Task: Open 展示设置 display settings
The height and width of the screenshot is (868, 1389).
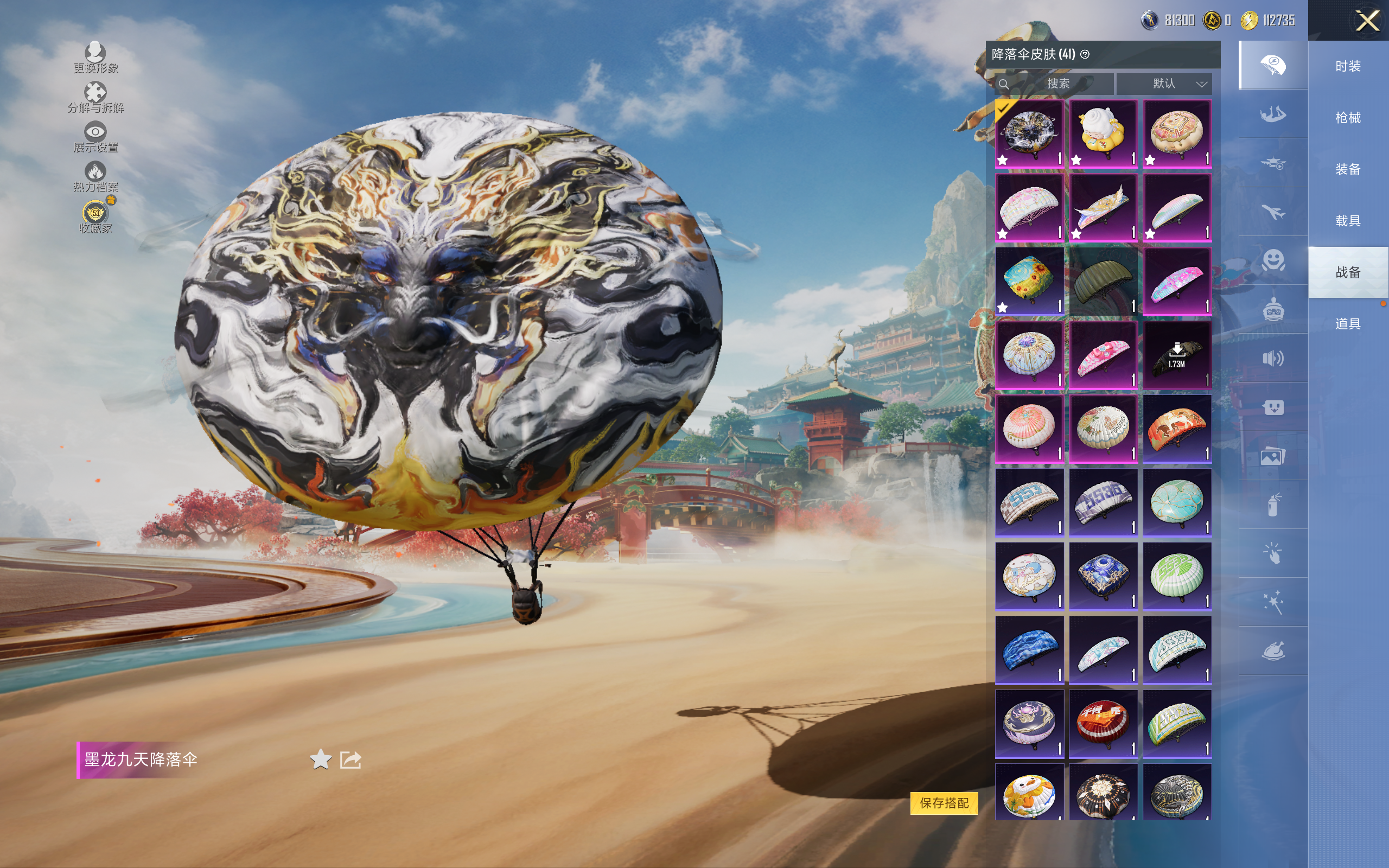Action: pos(95,137)
